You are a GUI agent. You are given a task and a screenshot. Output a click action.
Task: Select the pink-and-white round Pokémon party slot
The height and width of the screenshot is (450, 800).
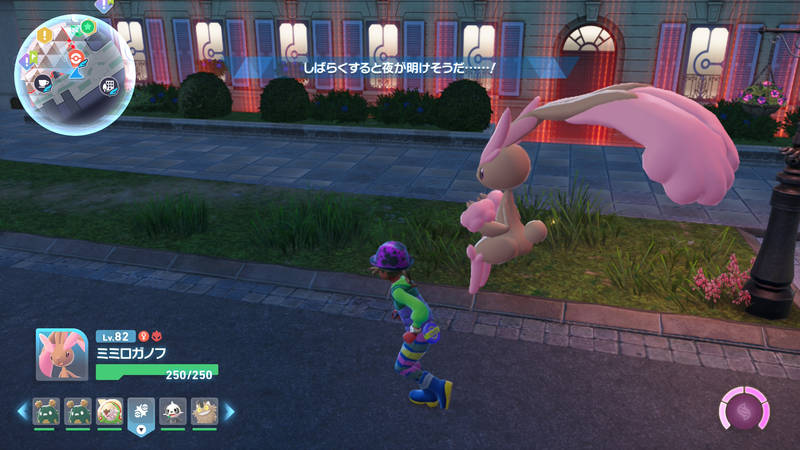(110, 410)
